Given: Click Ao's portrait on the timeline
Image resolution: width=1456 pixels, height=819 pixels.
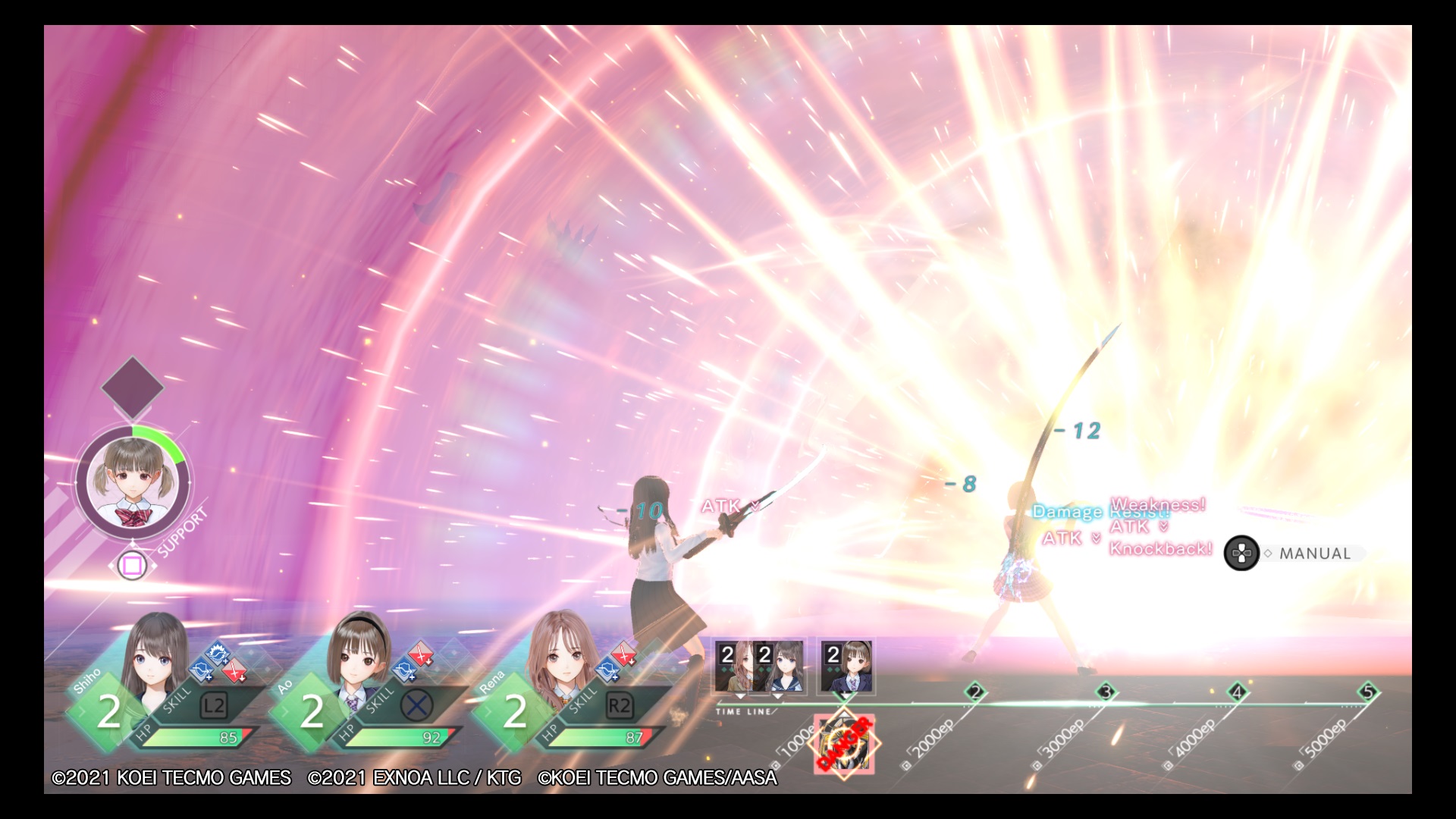Looking at the screenshot, I should (x=846, y=667).
